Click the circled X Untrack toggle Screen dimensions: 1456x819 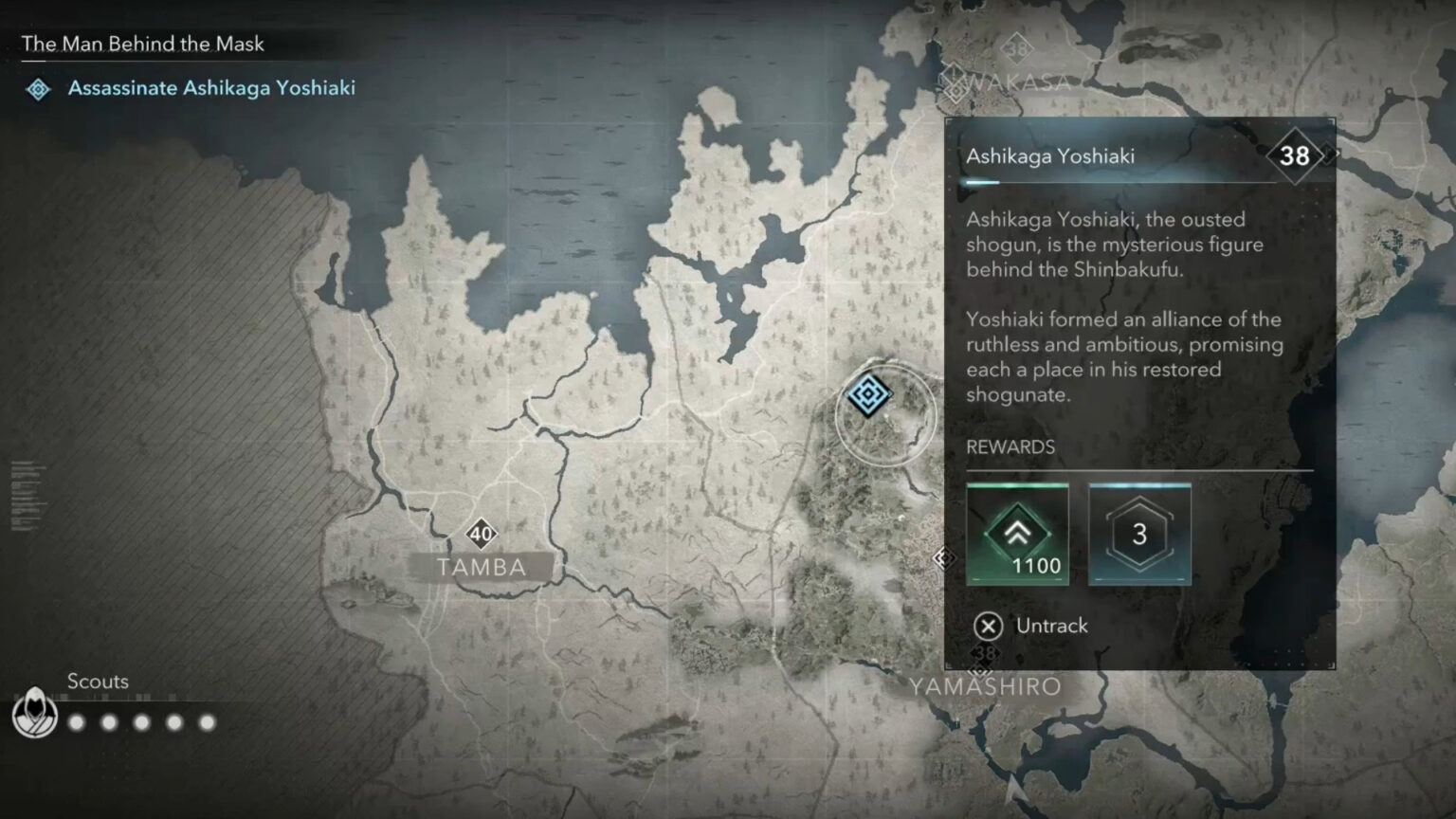pyautogui.click(x=988, y=626)
